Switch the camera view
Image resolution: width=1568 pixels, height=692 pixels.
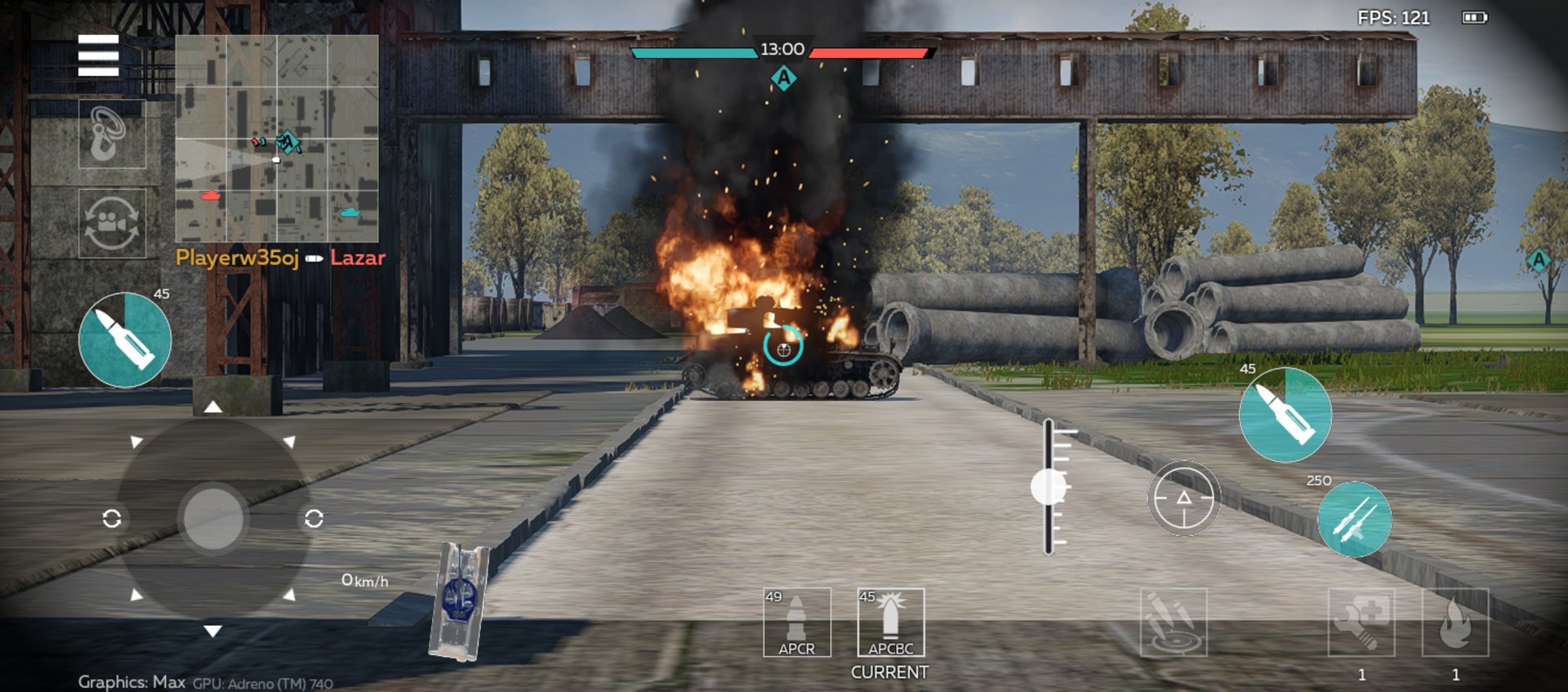tap(112, 223)
